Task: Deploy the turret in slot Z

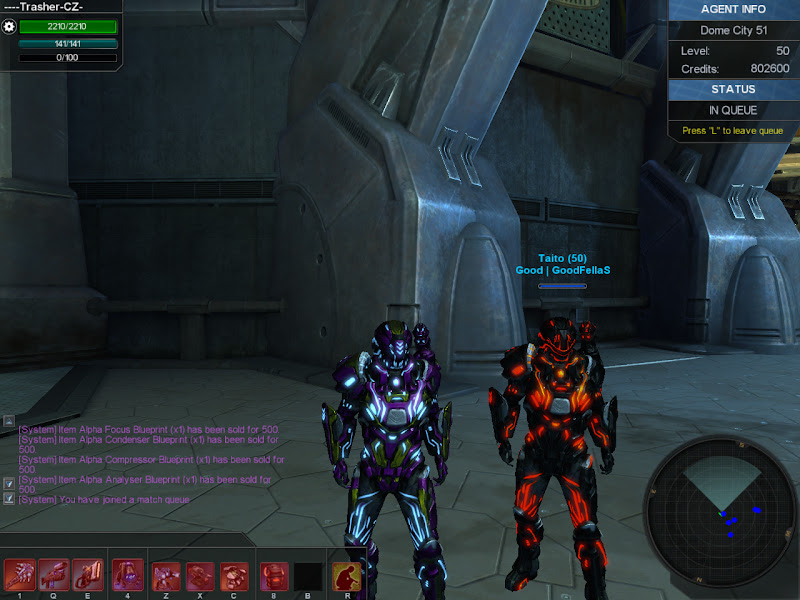Action: 167,574
